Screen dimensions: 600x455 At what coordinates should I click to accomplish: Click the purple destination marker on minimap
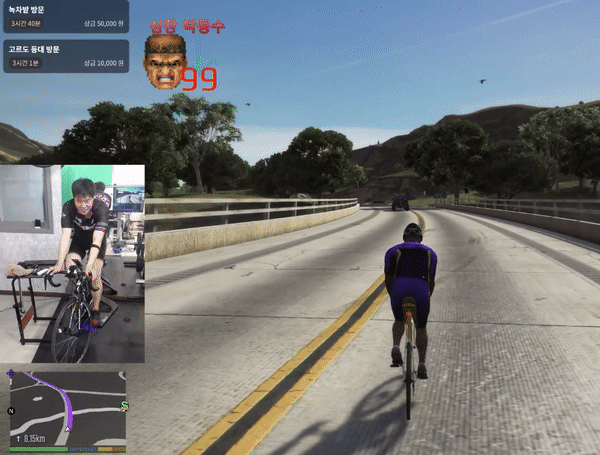pos(12,376)
